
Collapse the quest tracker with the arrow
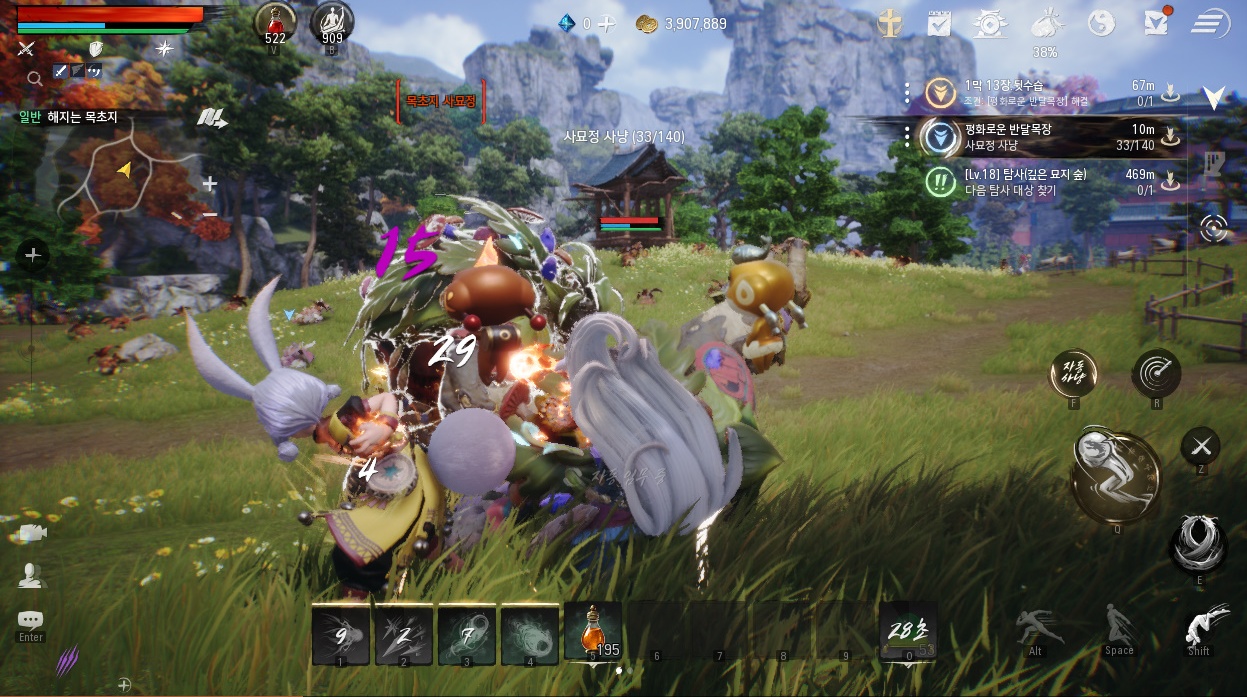click(x=1214, y=97)
